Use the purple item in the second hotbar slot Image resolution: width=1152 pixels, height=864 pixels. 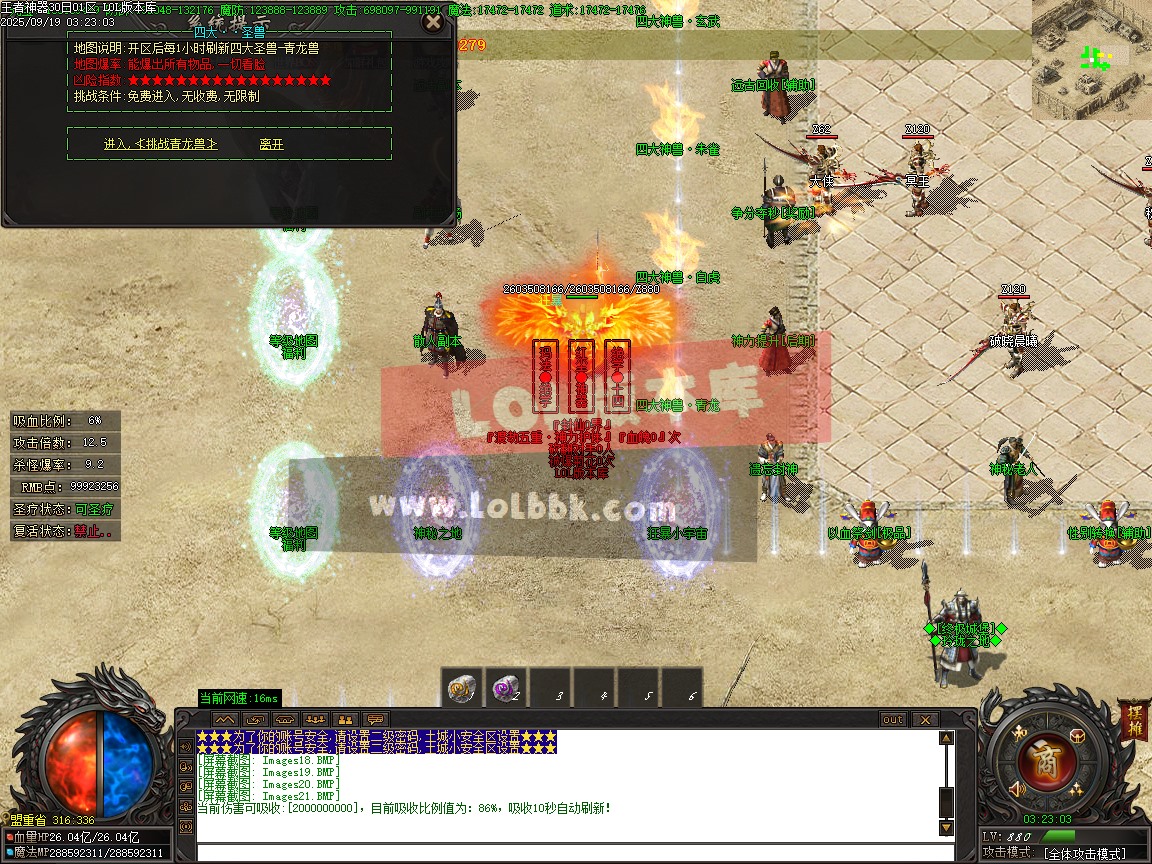[506, 689]
